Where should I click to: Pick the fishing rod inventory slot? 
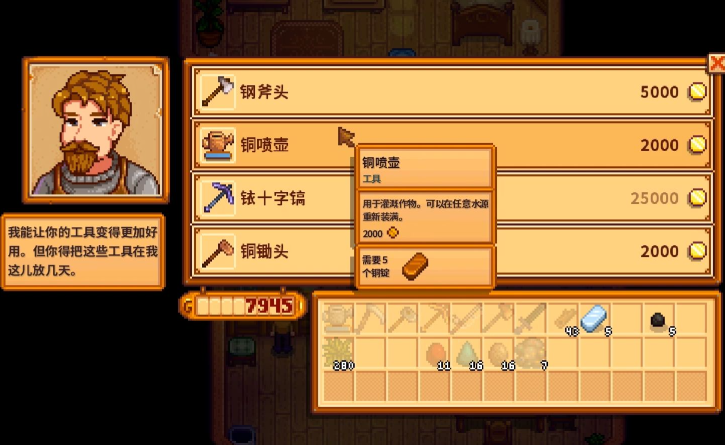pos(465,320)
